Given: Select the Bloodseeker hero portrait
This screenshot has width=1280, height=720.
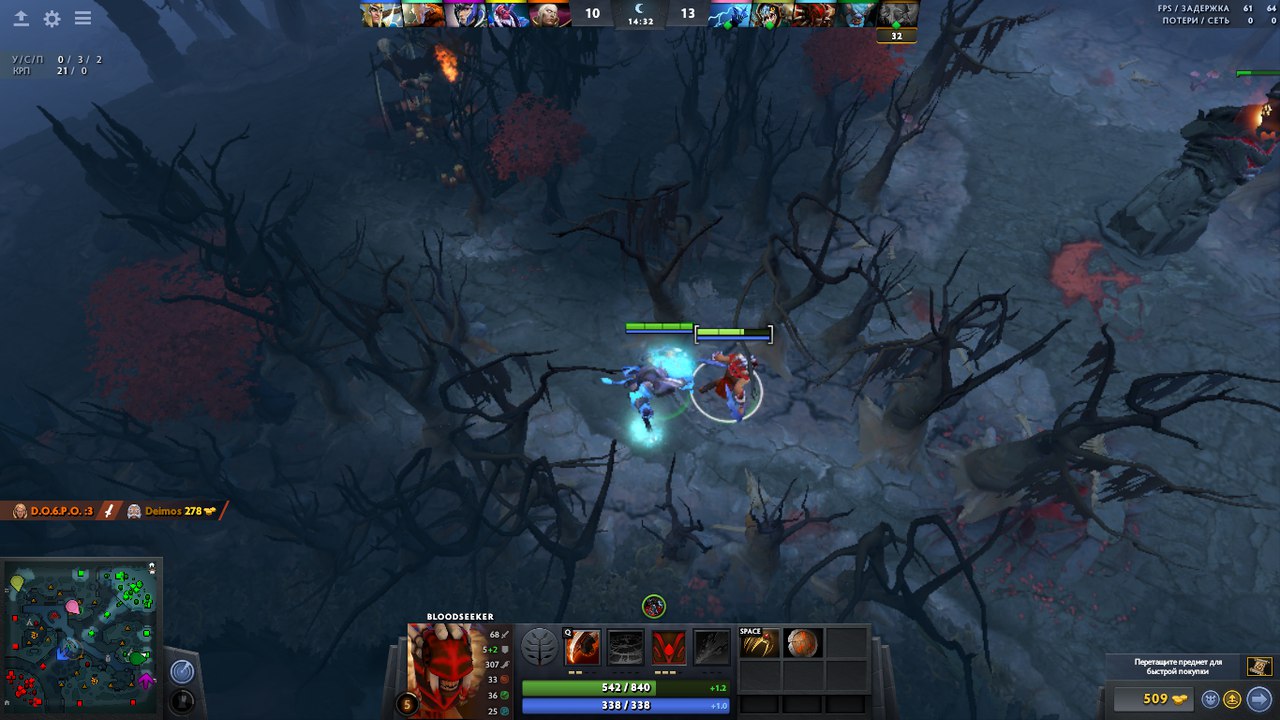Looking at the screenshot, I should click(446, 667).
